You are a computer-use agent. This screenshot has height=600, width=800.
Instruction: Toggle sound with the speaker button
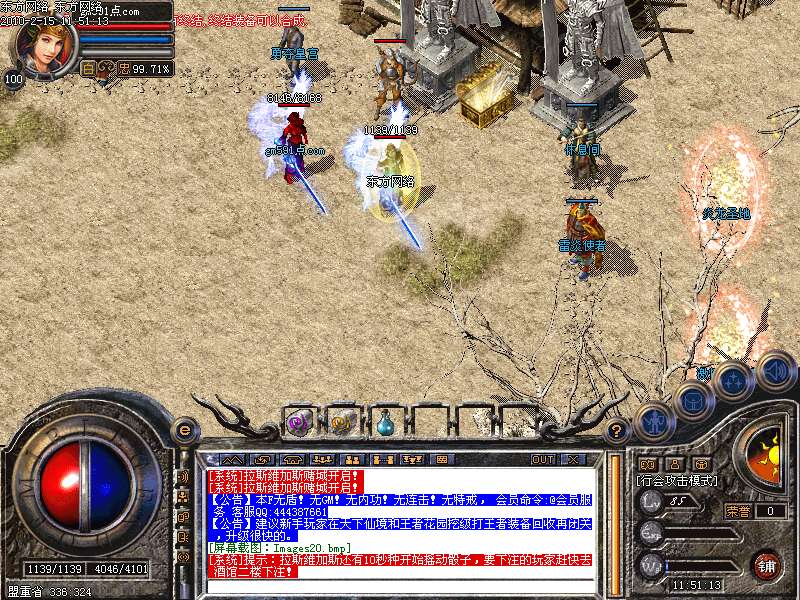tap(774, 371)
